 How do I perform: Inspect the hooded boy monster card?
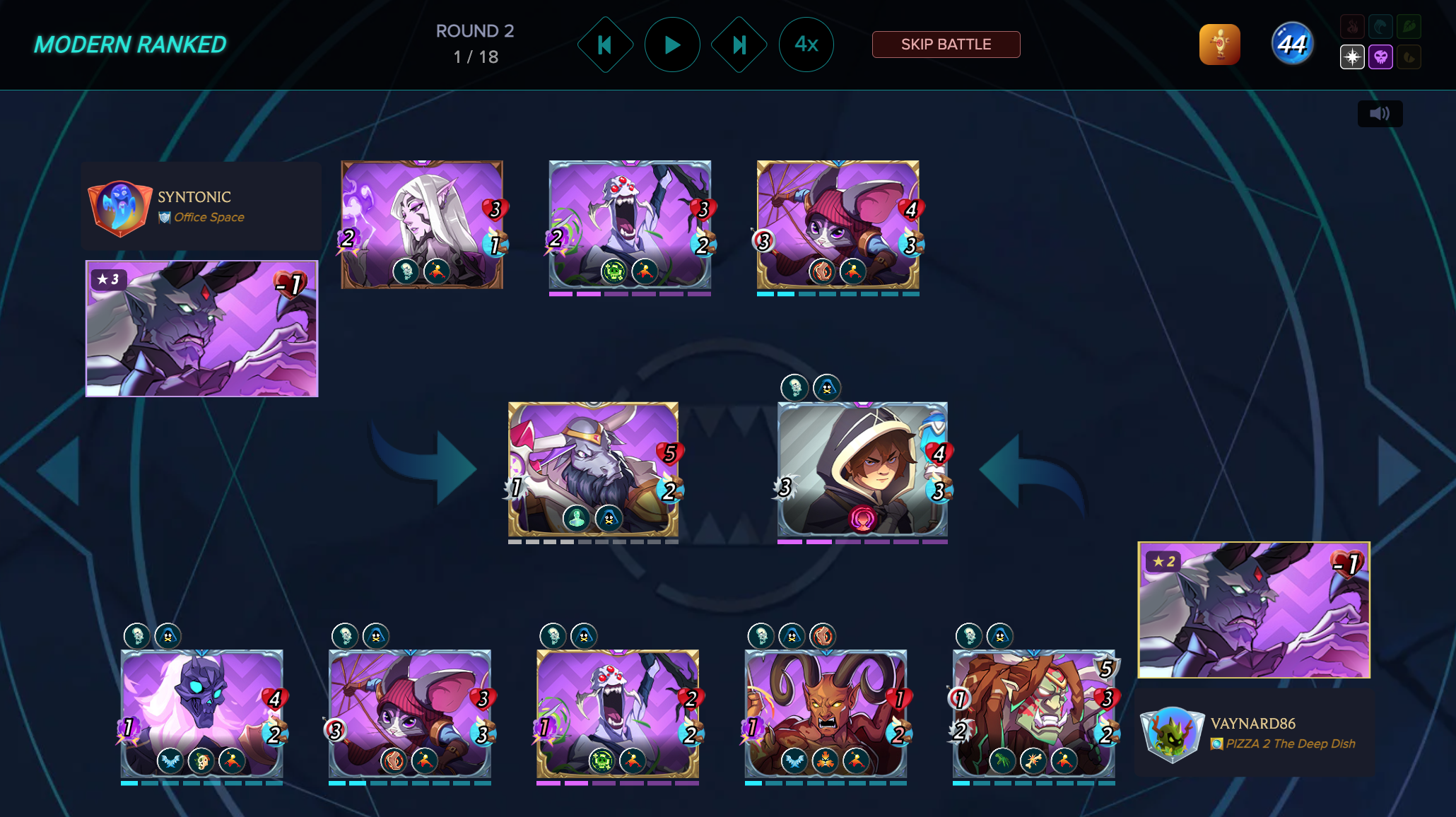[x=862, y=470]
